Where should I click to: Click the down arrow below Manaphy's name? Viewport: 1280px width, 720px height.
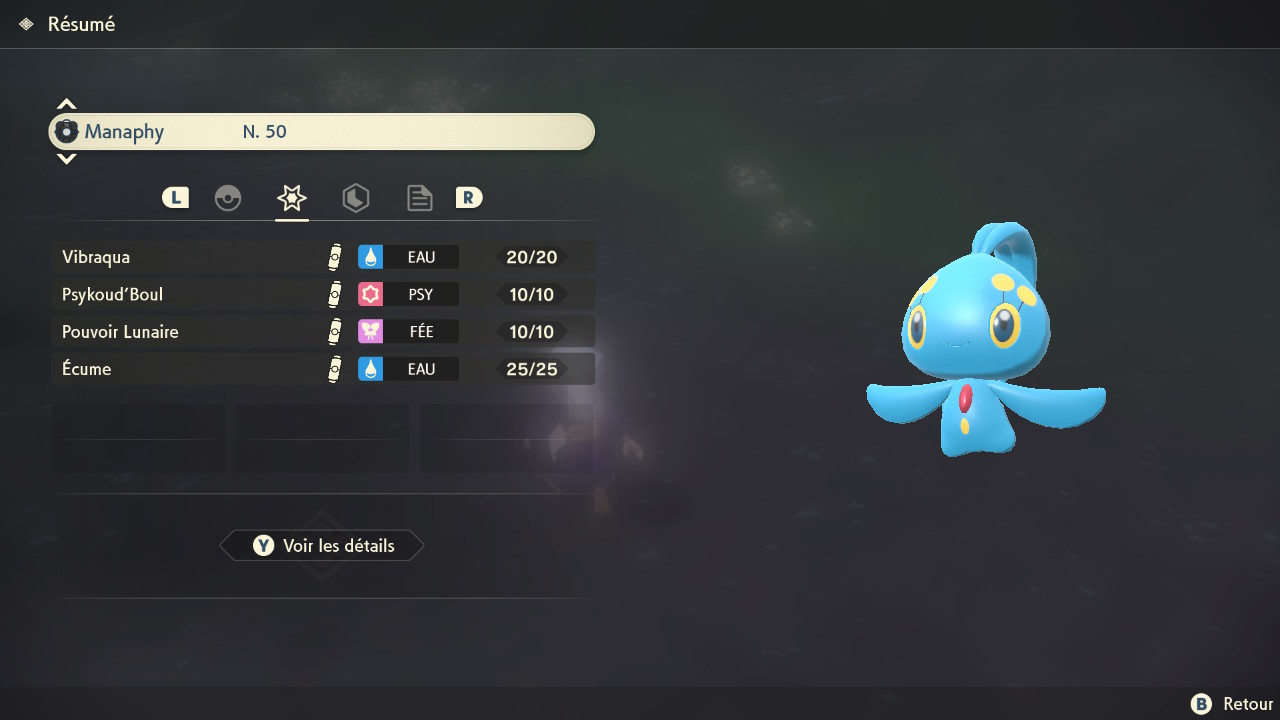pos(67,159)
